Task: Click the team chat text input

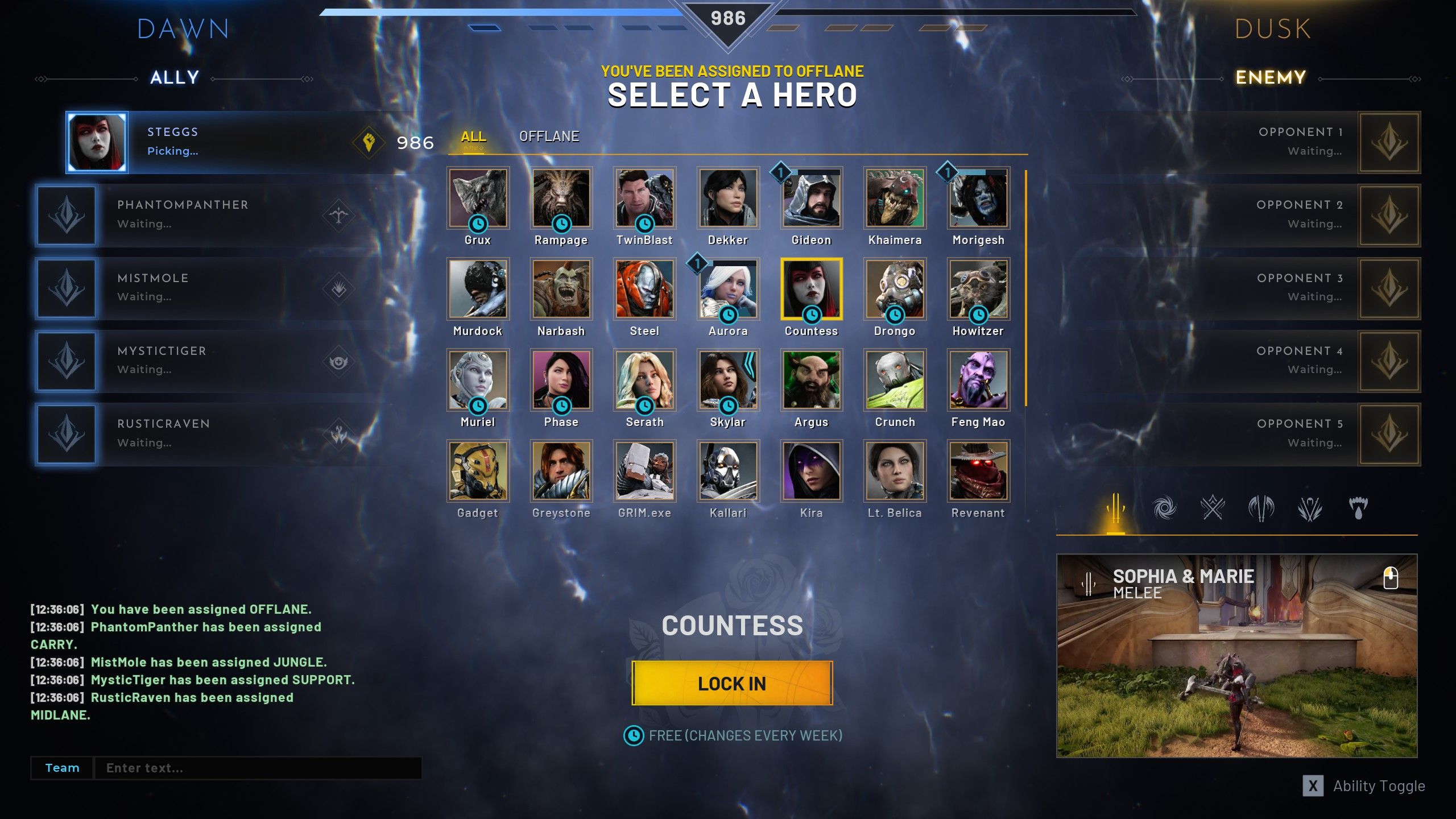Action: coord(257,768)
